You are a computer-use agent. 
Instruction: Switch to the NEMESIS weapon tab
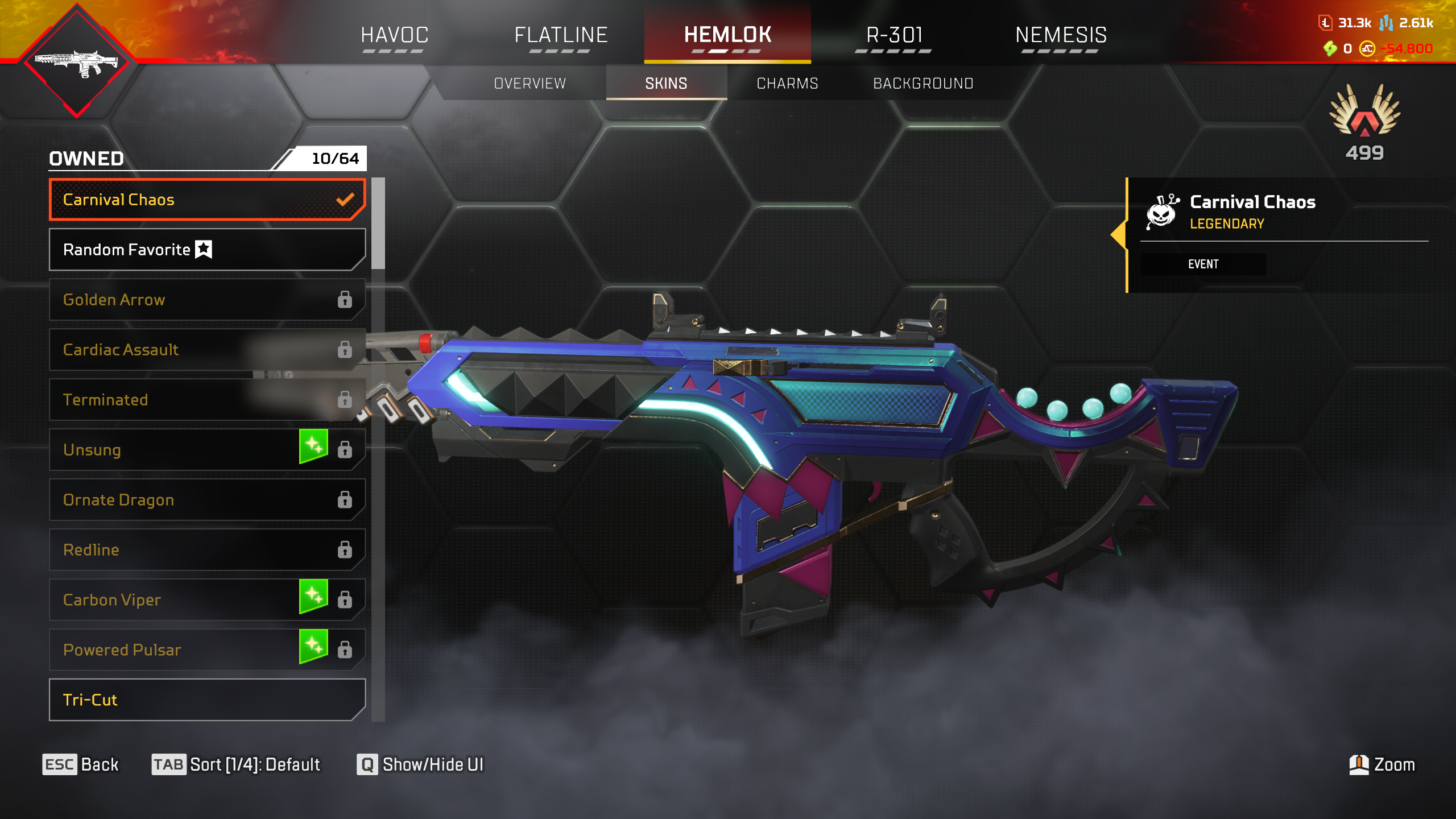[x=1061, y=35]
